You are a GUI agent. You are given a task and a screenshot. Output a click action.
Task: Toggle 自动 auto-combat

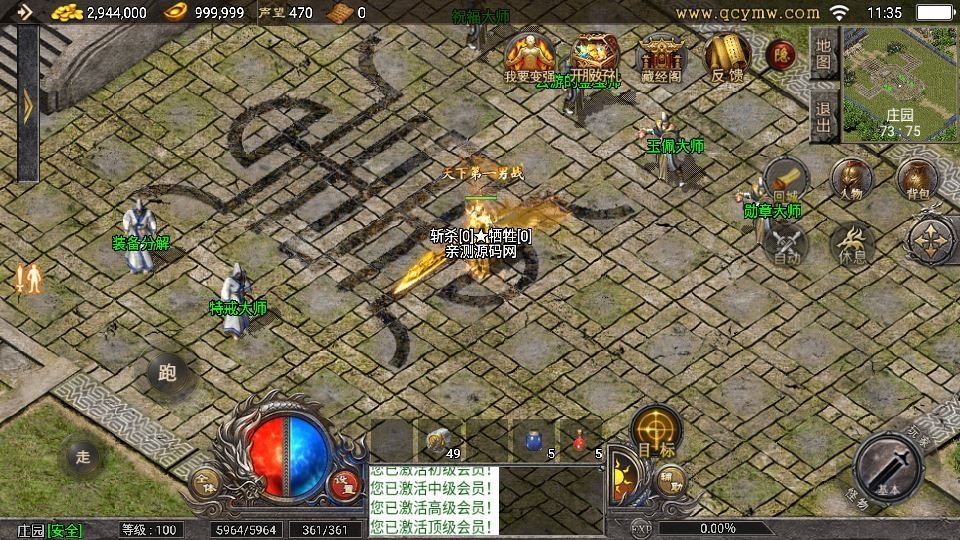(x=787, y=245)
